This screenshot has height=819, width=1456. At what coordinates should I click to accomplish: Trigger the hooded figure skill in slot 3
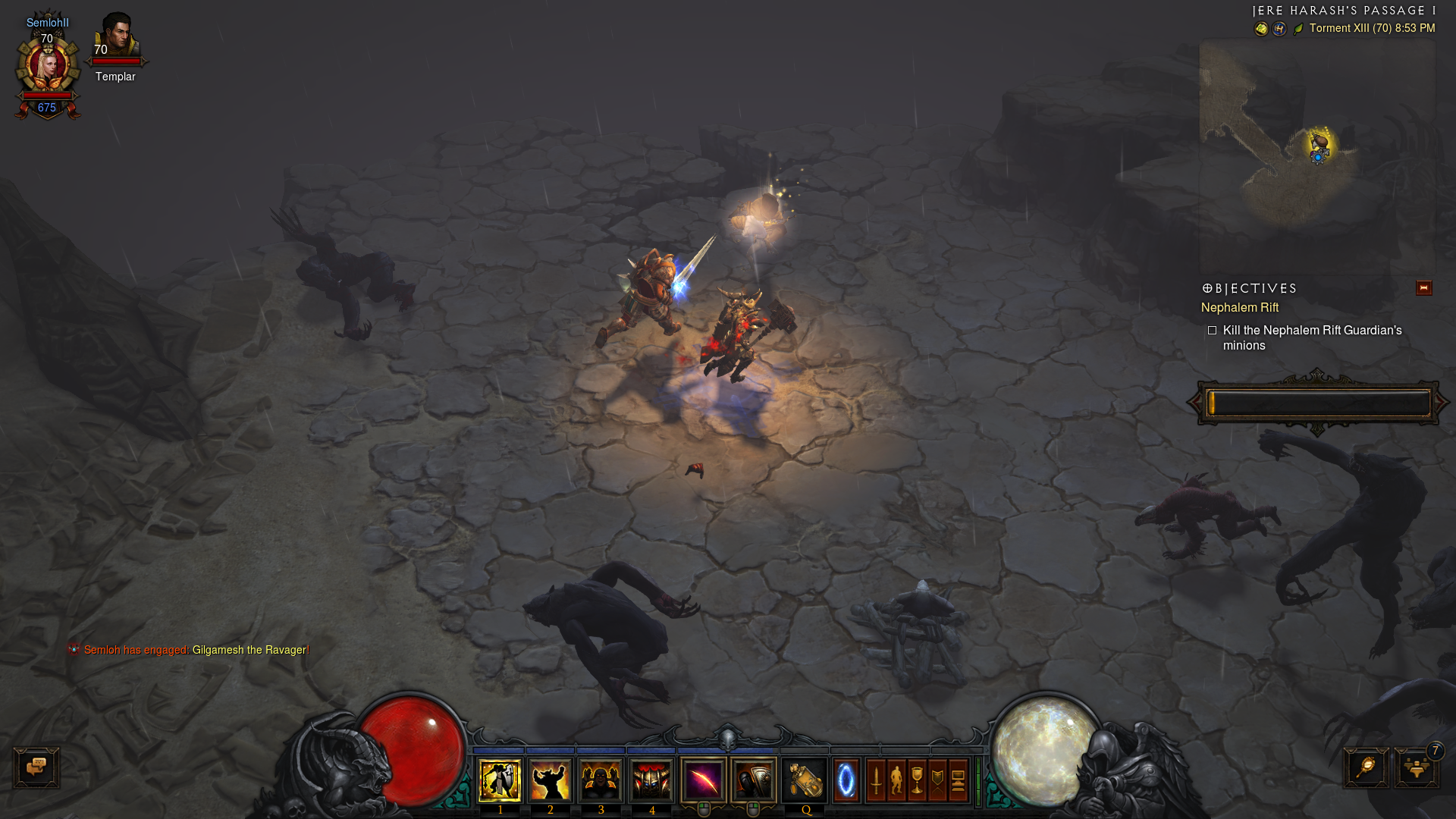pyautogui.click(x=601, y=780)
